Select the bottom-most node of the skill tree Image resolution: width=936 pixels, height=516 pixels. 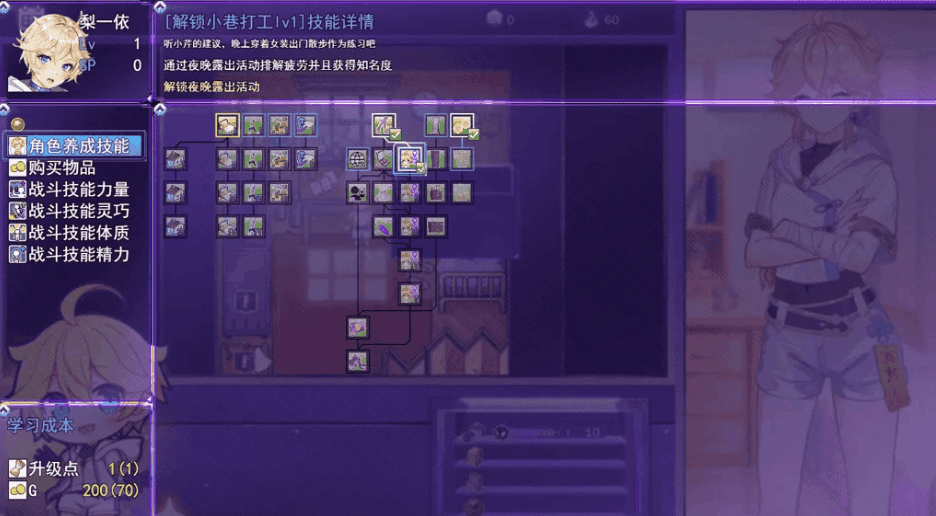[358, 360]
